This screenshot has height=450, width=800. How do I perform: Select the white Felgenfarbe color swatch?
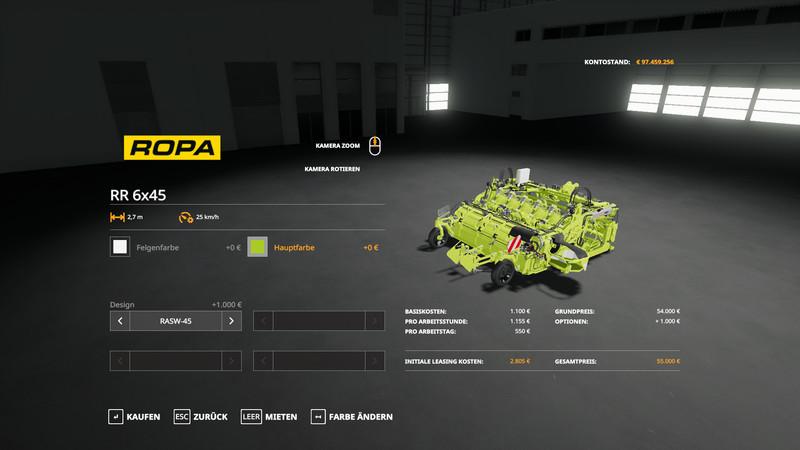tap(120, 247)
